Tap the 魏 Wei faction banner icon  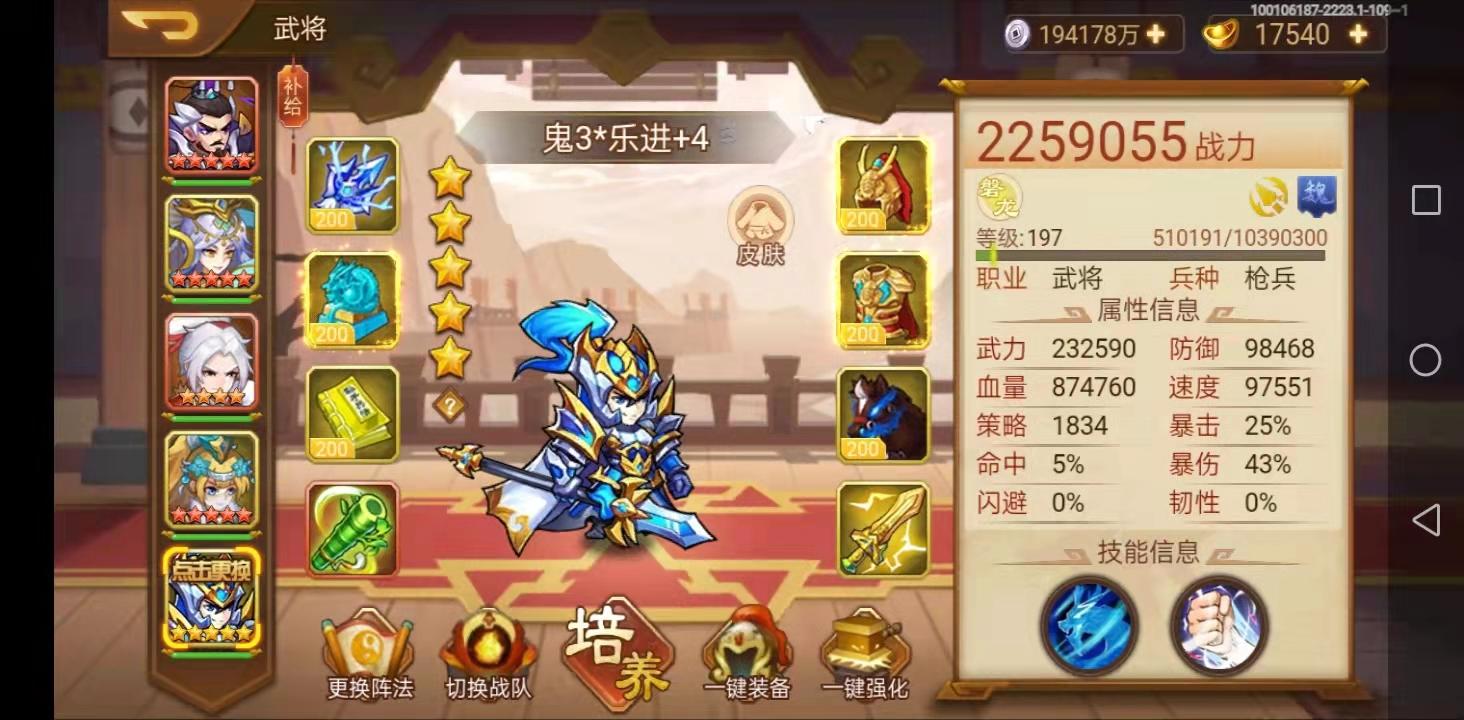click(1318, 196)
